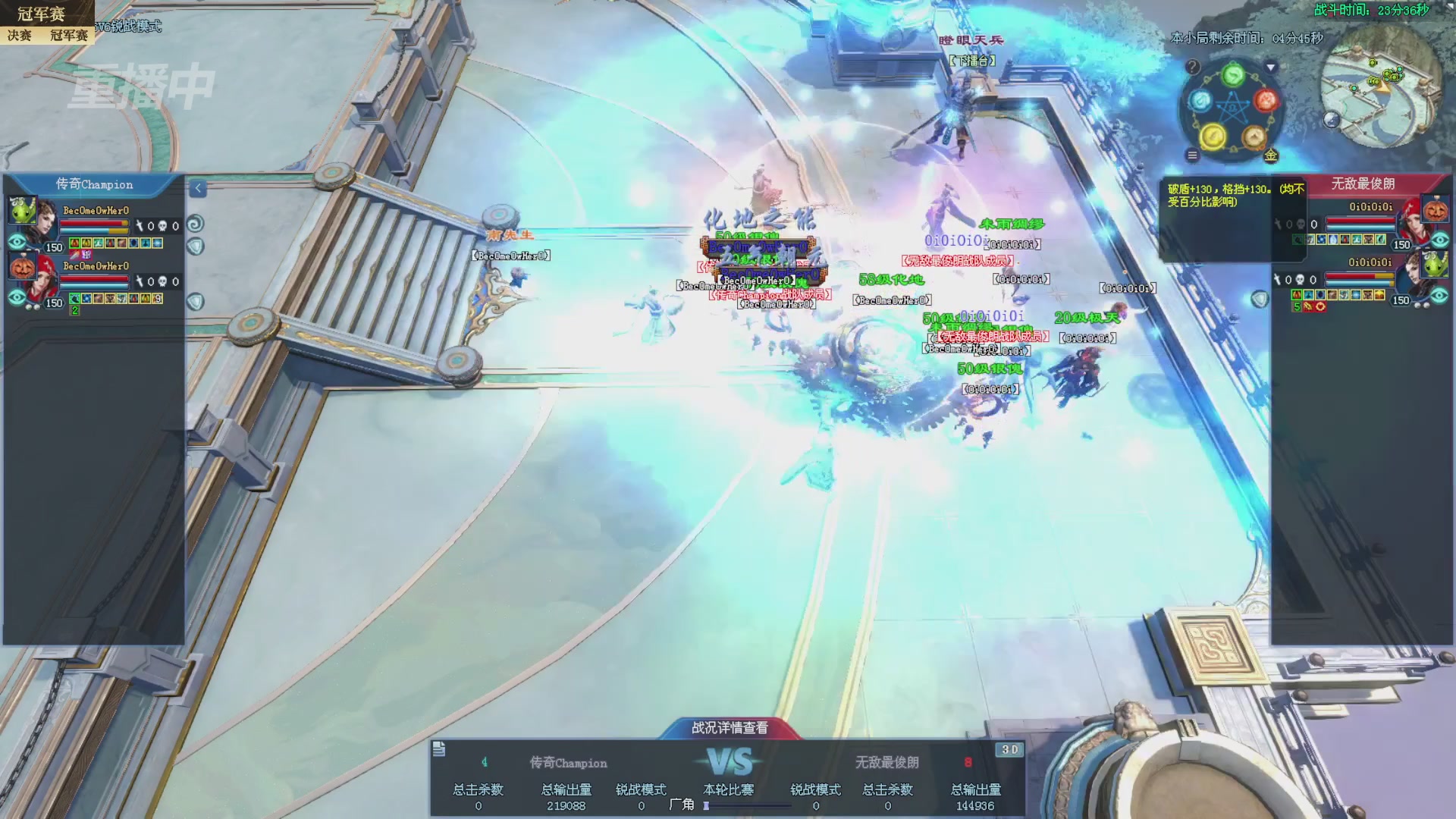Open the 战况详情查看 battle details panel
The image size is (1456, 819).
[730, 728]
